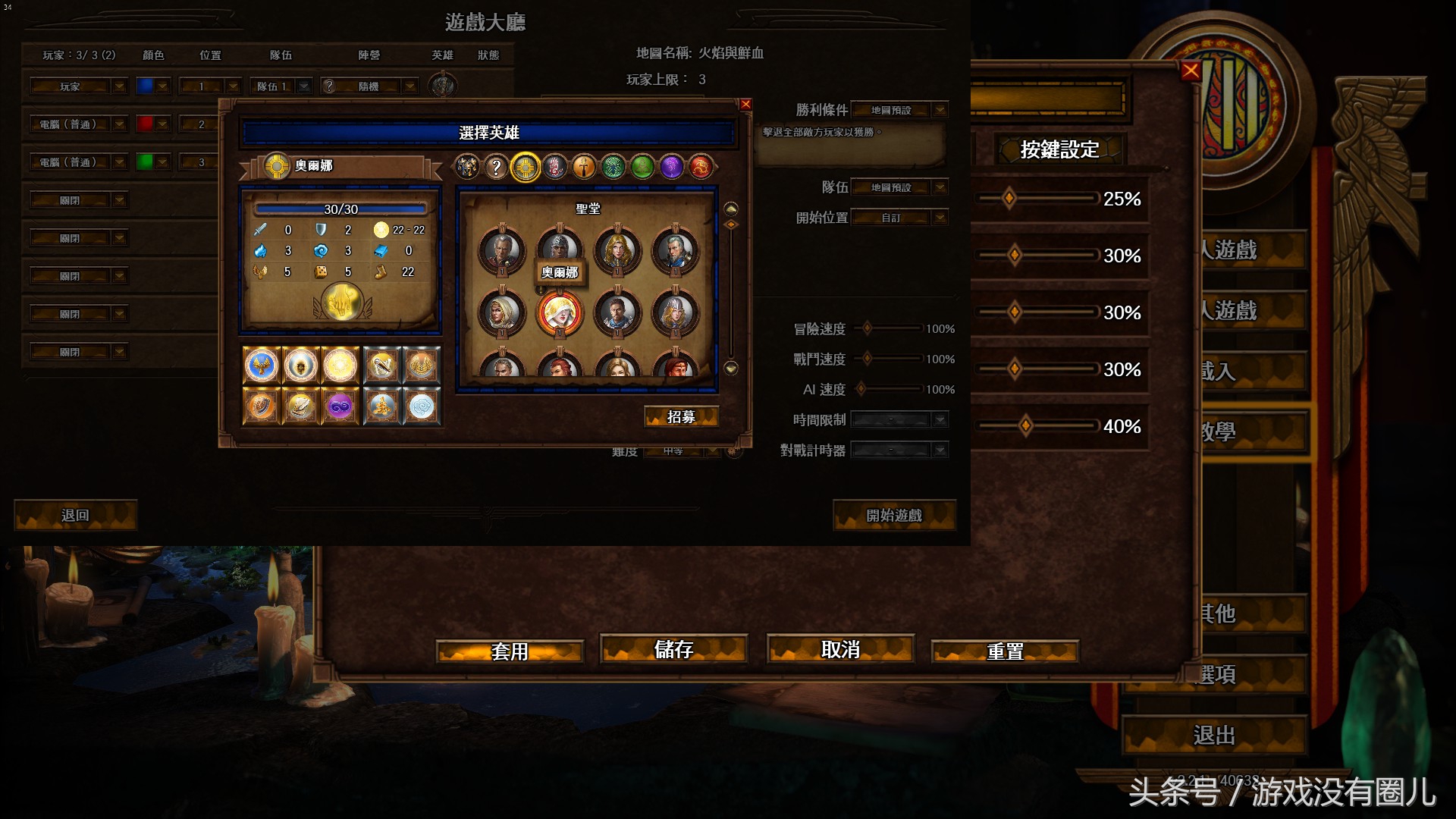Select the golden sun Temple faction icon
This screenshot has height=819, width=1456.
(525, 167)
